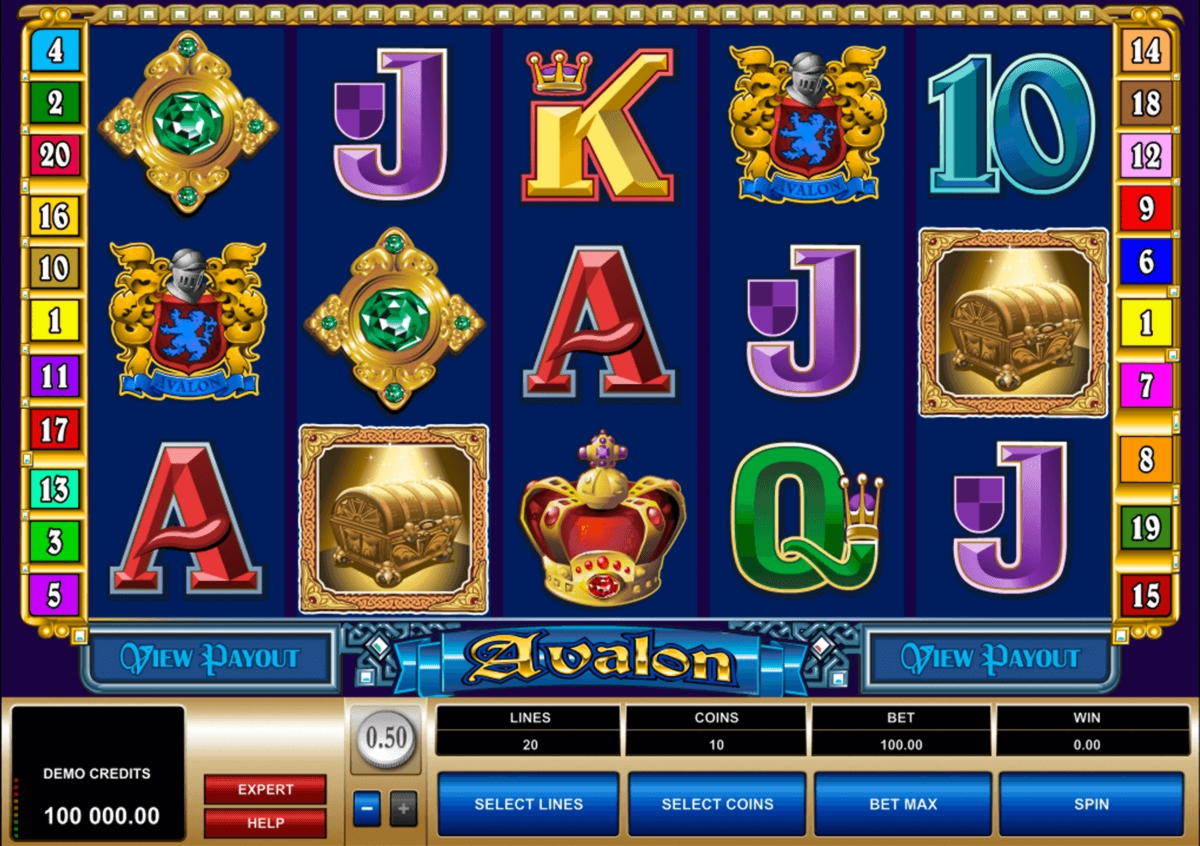Highlight payline 12 indicator

click(1146, 156)
